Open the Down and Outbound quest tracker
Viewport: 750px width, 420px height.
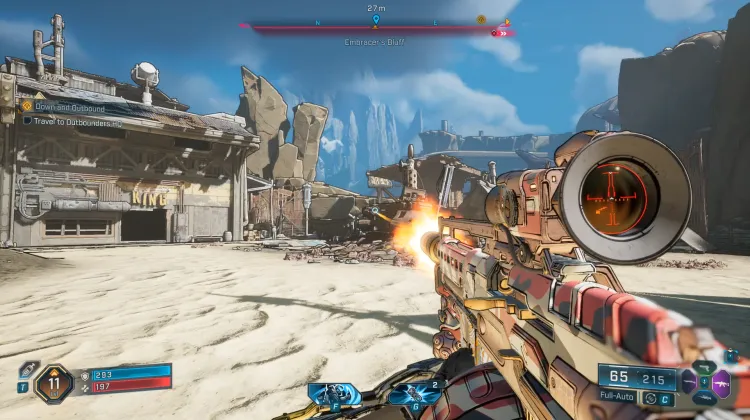coord(69,106)
